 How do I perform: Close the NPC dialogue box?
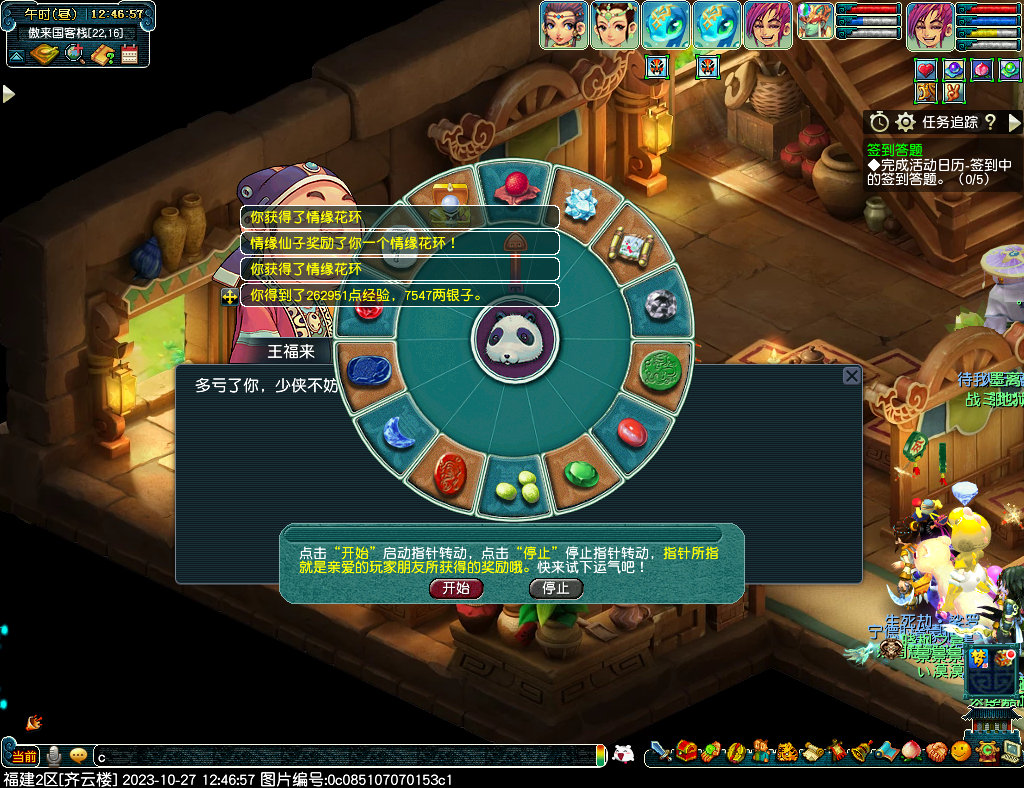coord(851,376)
